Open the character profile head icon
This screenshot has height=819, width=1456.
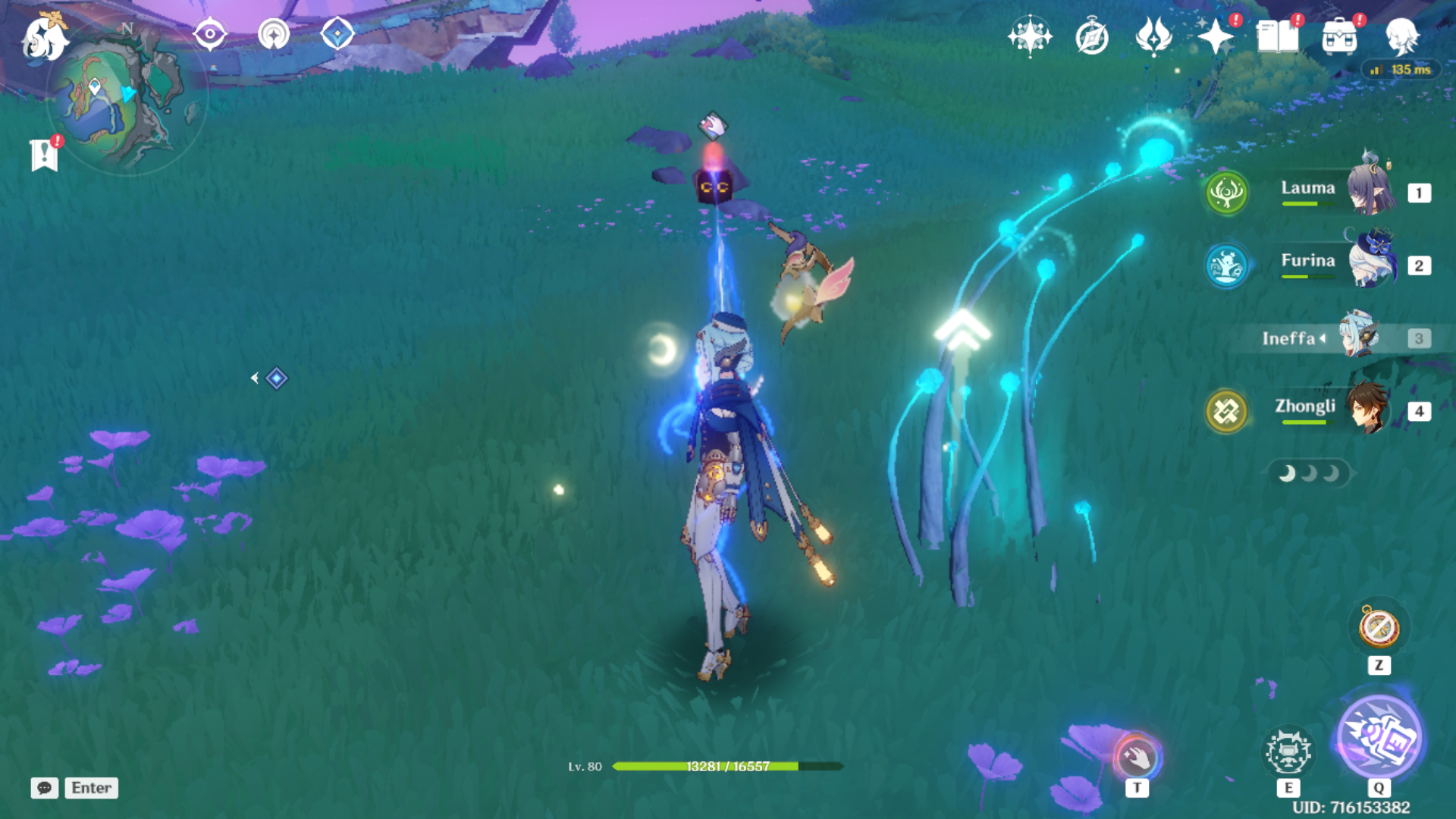(1401, 36)
